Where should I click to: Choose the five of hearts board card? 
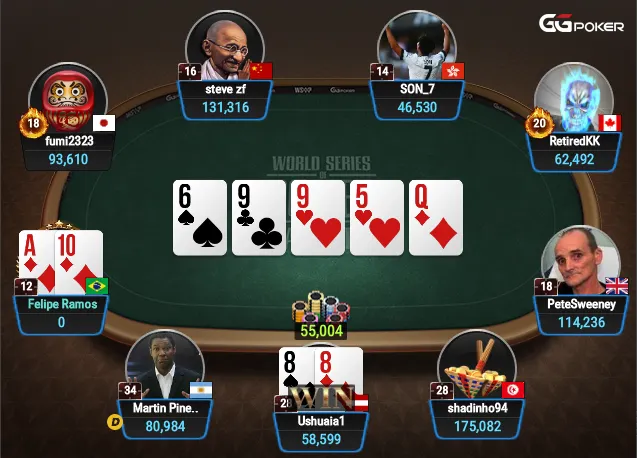tap(377, 217)
